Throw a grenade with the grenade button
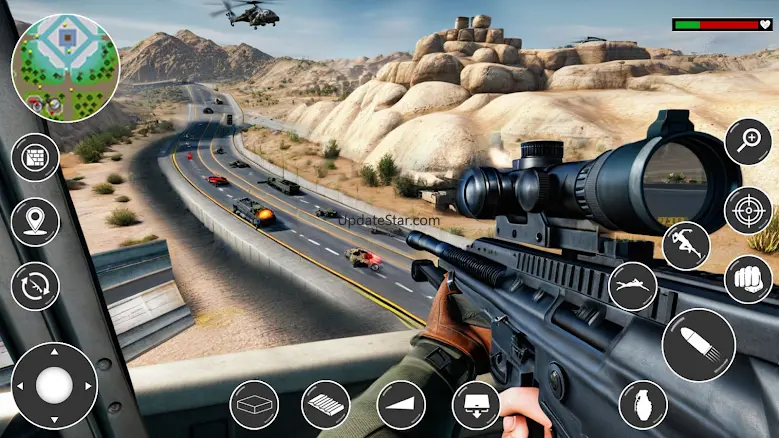779x438 pixels. point(643,405)
